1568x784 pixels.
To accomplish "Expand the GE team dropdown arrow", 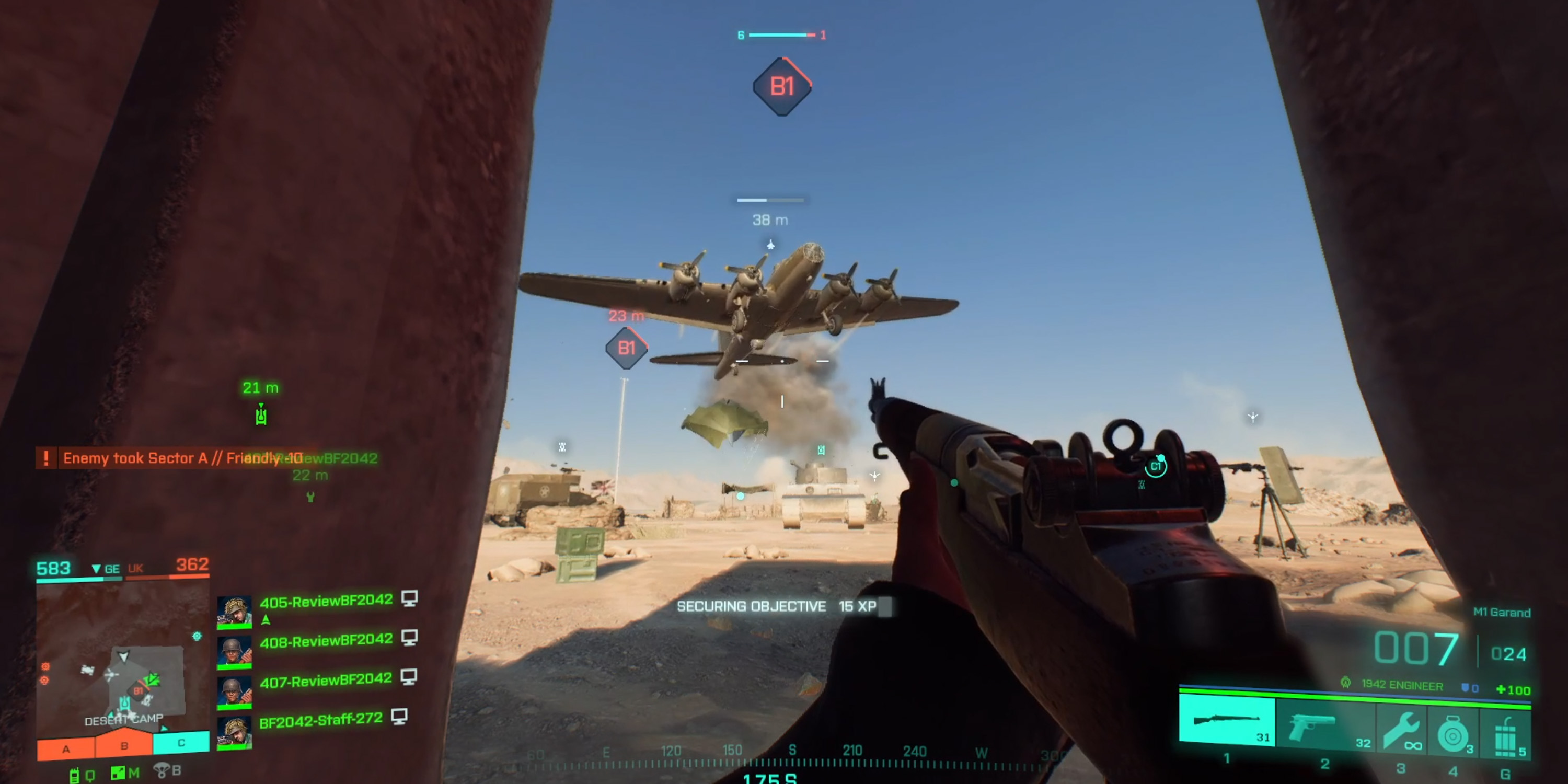I will coord(97,569).
